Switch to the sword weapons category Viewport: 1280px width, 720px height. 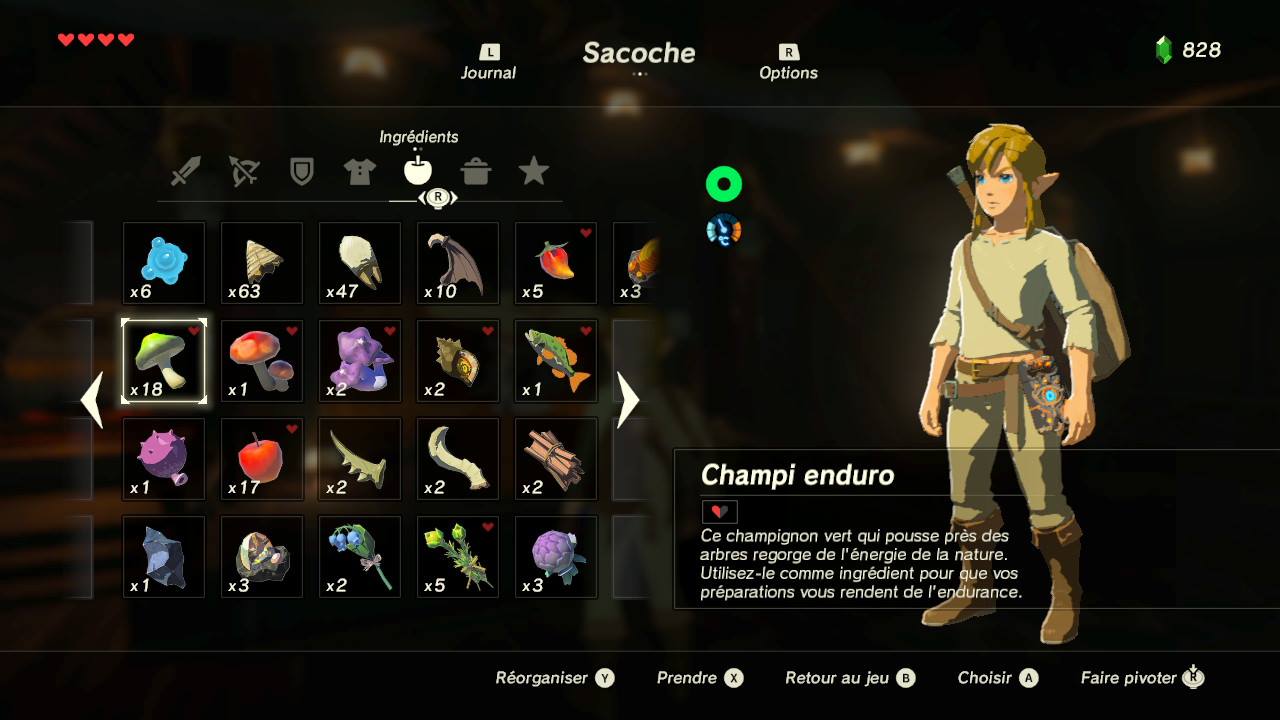[185, 171]
